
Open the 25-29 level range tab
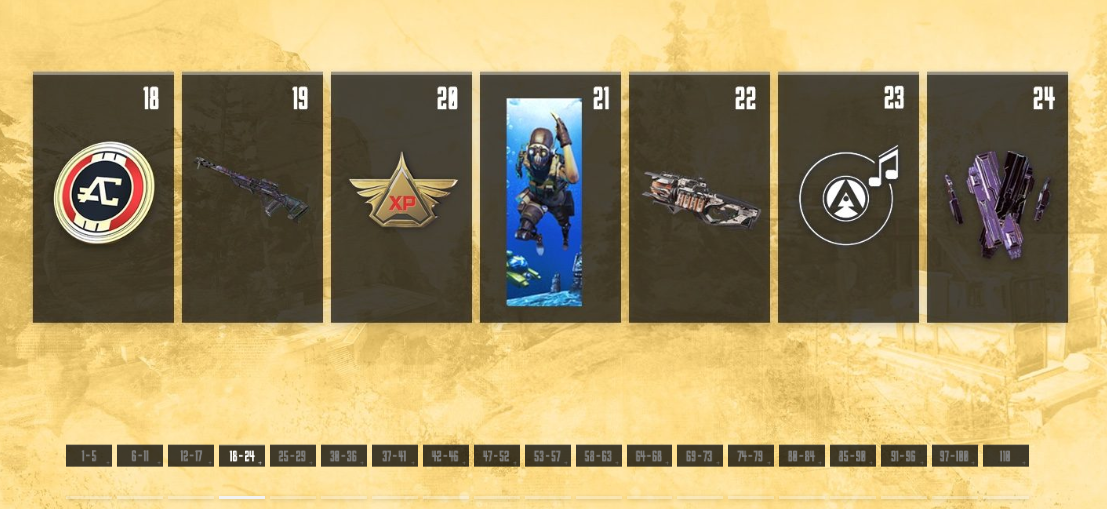pyautogui.click(x=293, y=456)
